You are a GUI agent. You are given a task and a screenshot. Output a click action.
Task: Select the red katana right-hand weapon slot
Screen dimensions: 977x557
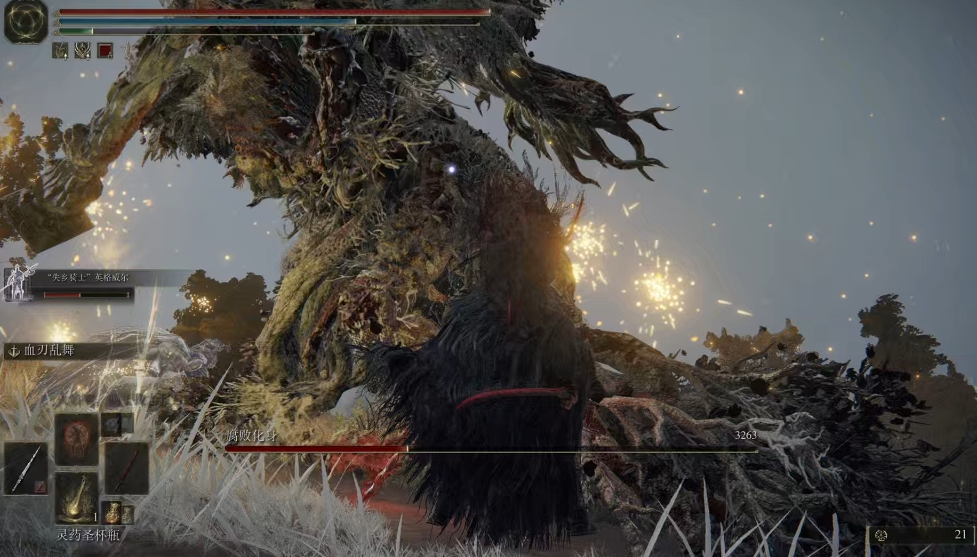click(127, 467)
